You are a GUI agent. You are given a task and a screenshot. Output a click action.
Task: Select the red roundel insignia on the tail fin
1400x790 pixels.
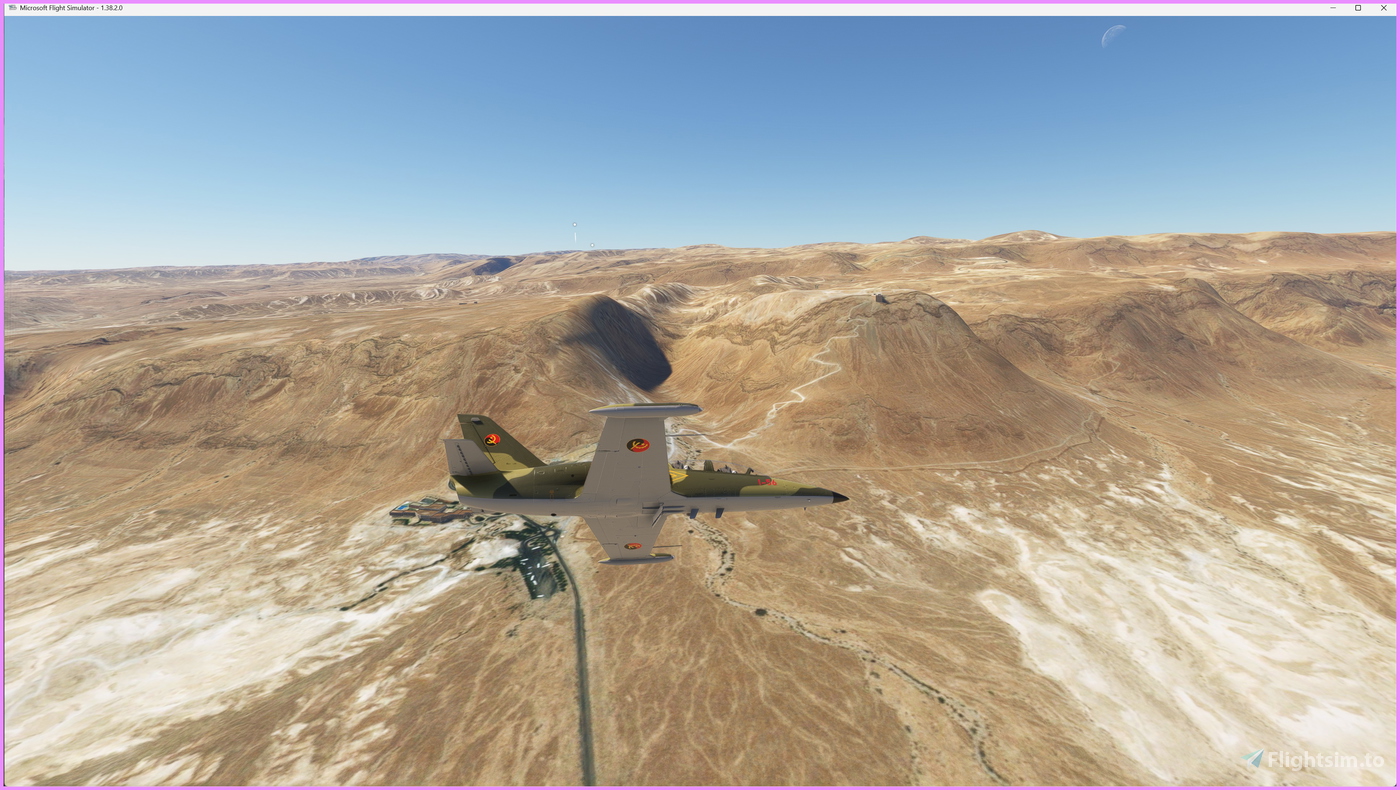pos(491,442)
